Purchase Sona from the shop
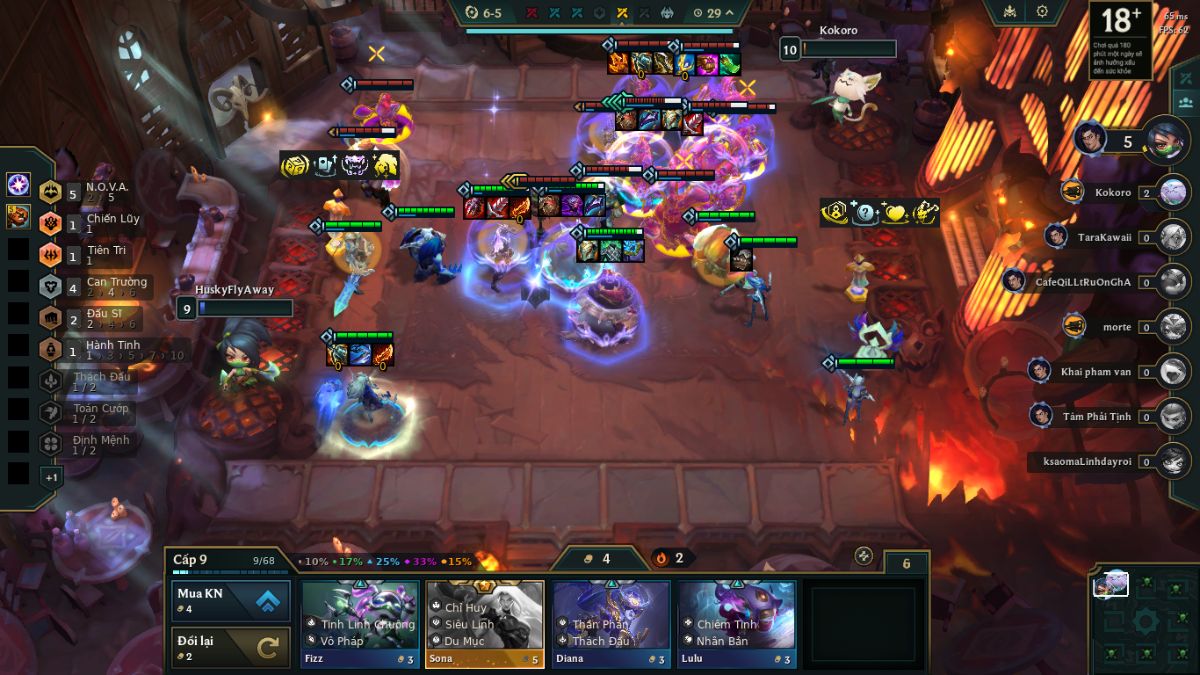Image resolution: width=1200 pixels, height=675 pixels. (x=484, y=624)
